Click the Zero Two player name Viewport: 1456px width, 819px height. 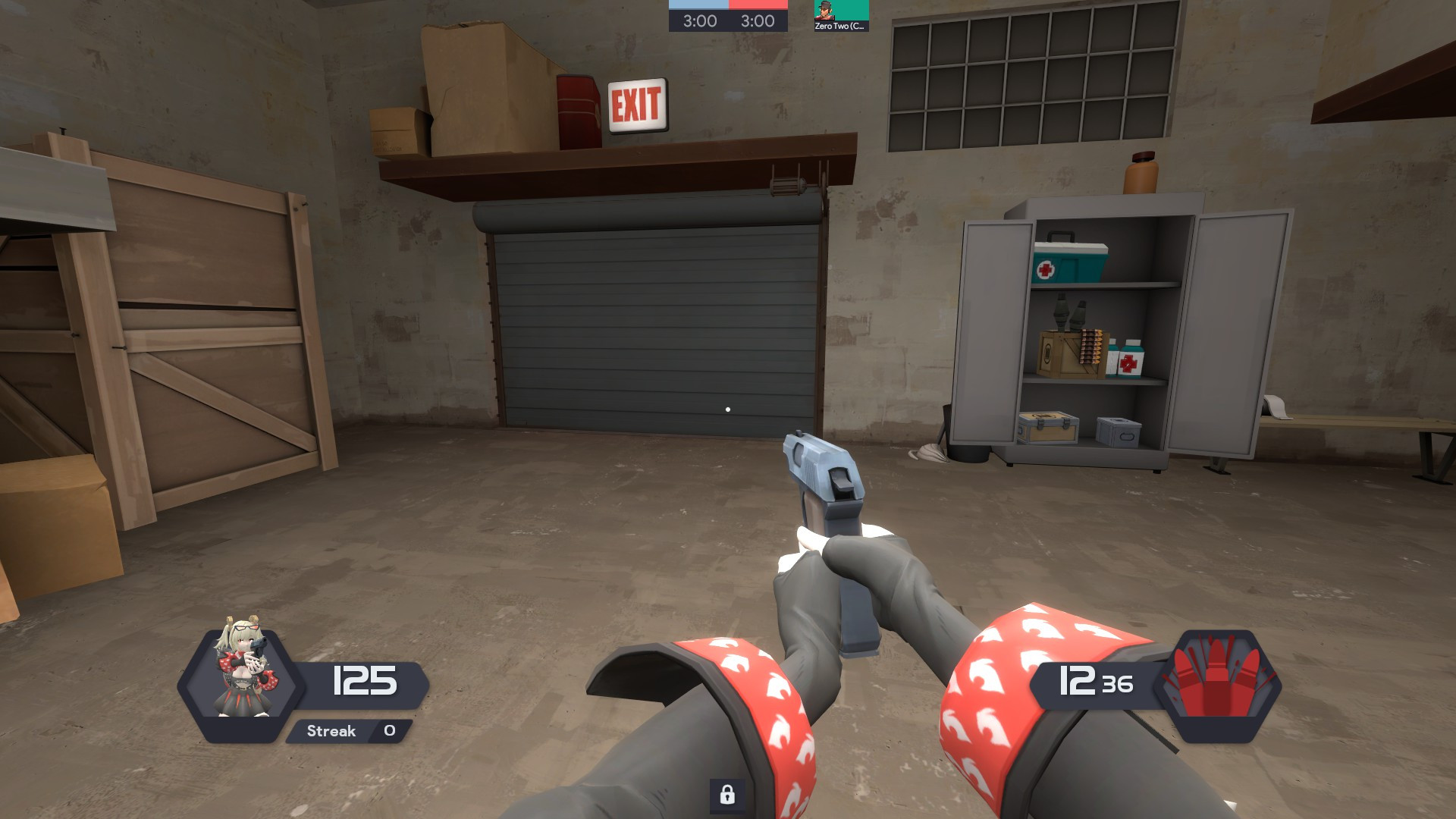point(838,27)
